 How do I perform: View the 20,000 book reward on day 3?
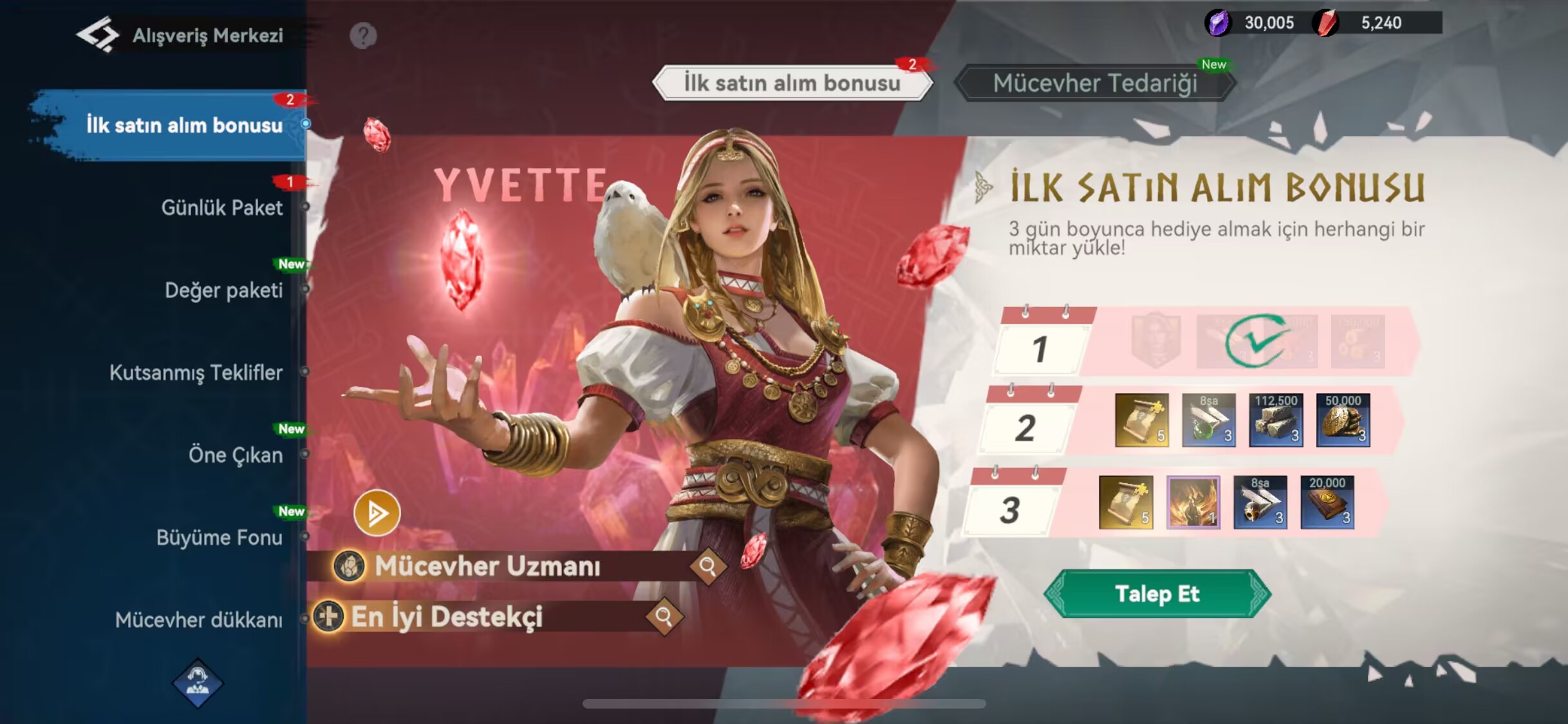click(x=1327, y=503)
